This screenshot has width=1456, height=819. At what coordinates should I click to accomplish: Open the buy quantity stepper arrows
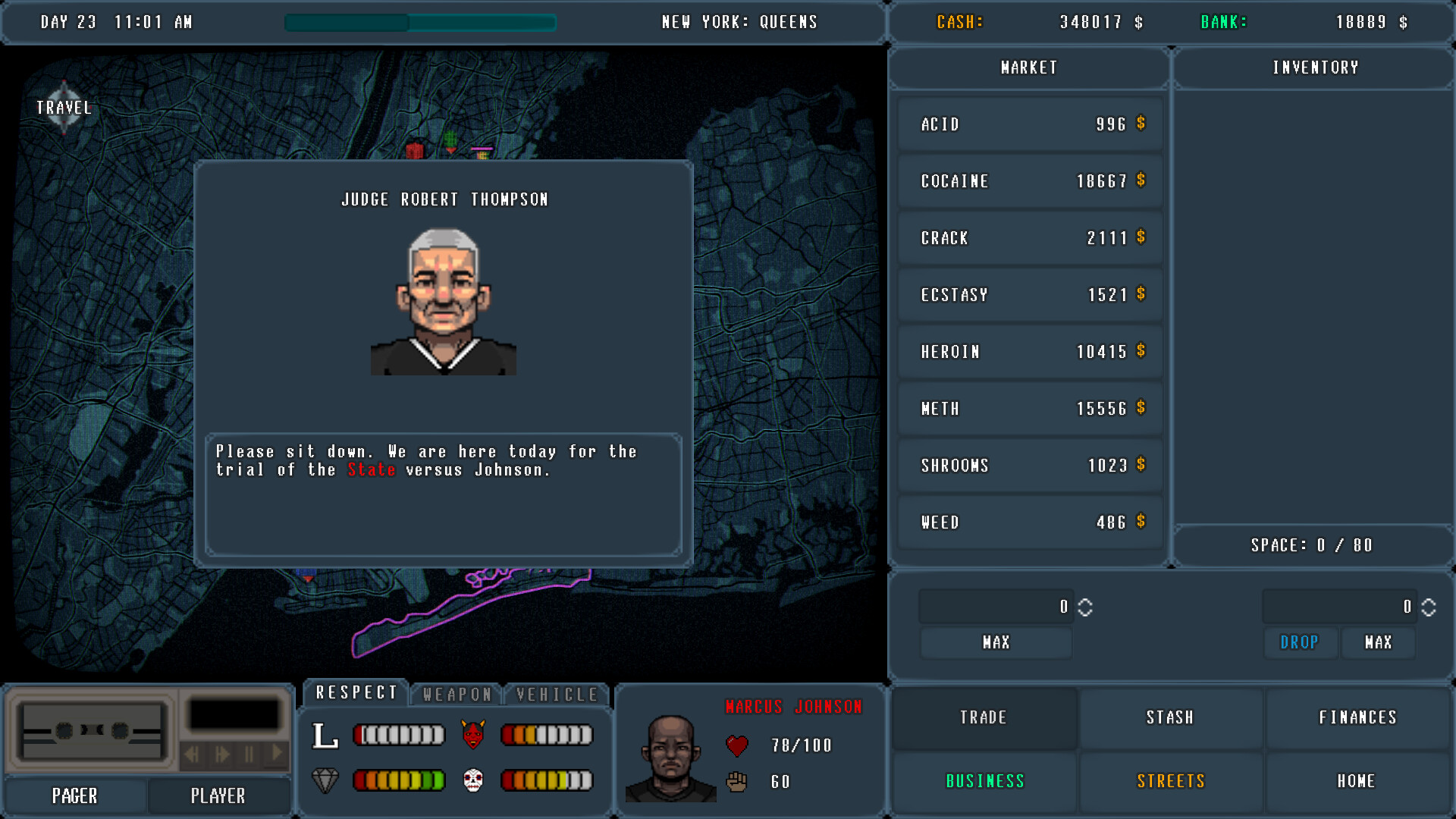(1084, 607)
